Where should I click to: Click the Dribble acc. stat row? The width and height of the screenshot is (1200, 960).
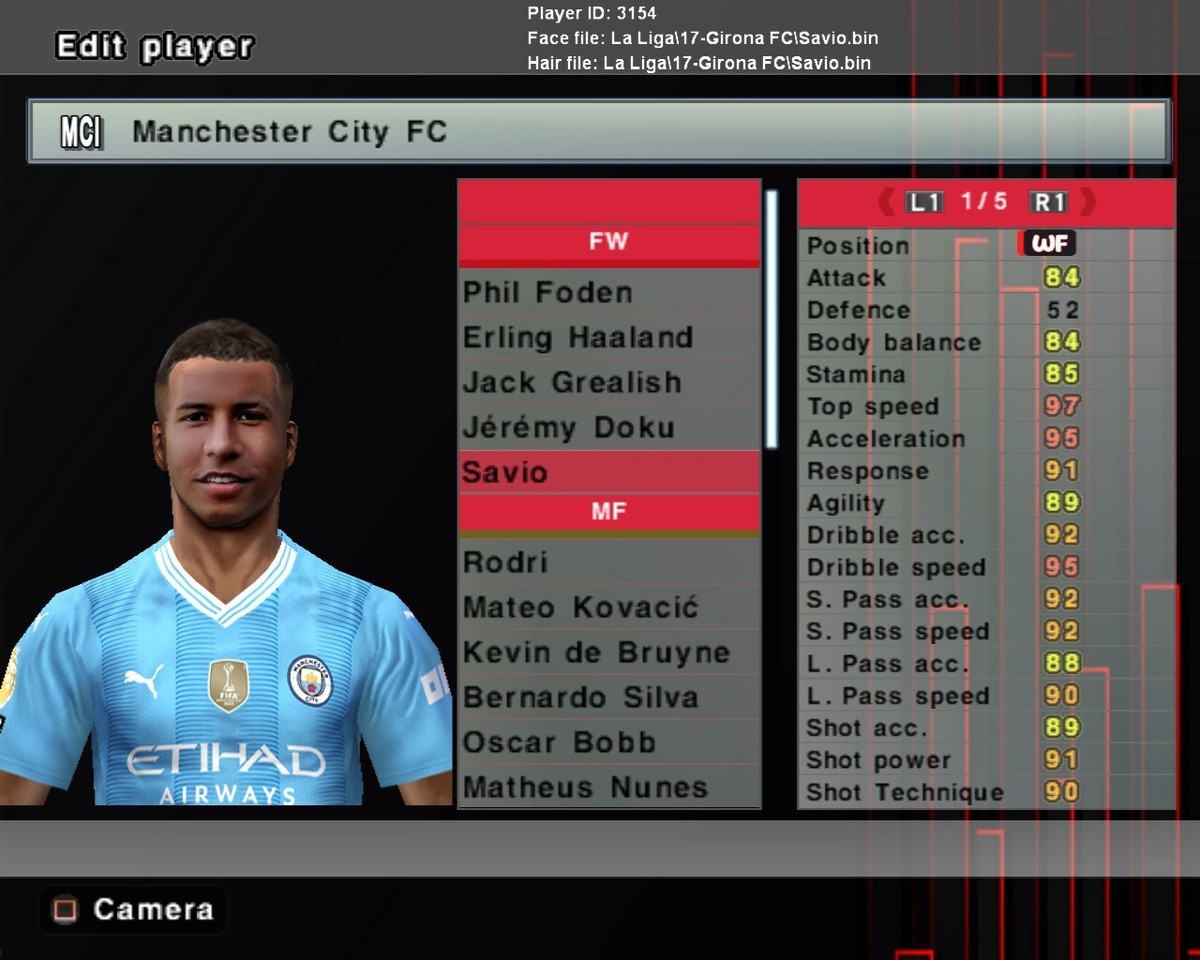click(x=985, y=535)
